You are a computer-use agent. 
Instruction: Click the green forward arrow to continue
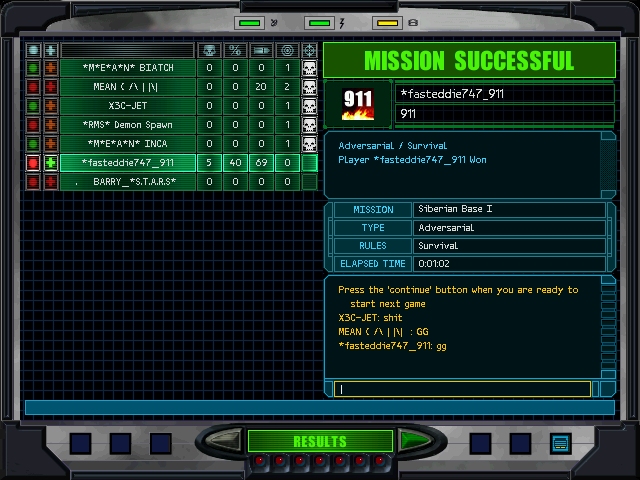(413, 440)
